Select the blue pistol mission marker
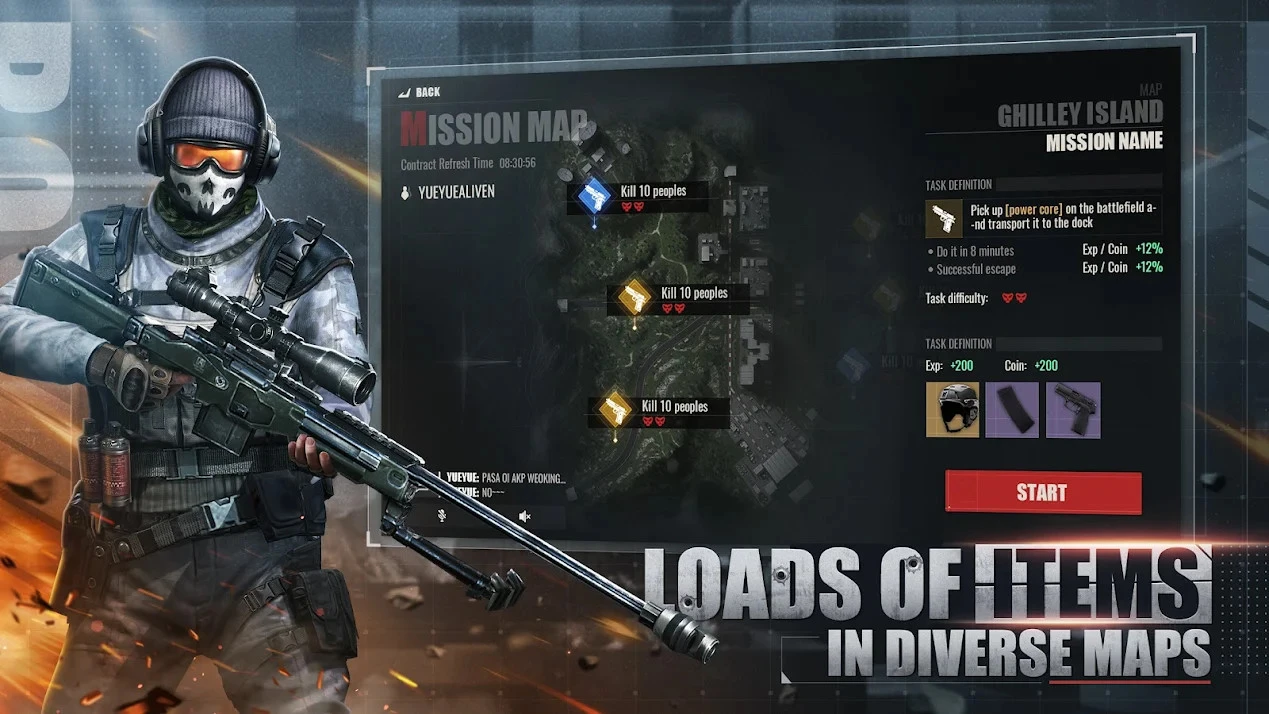The image size is (1269, 714). [594, 195]
